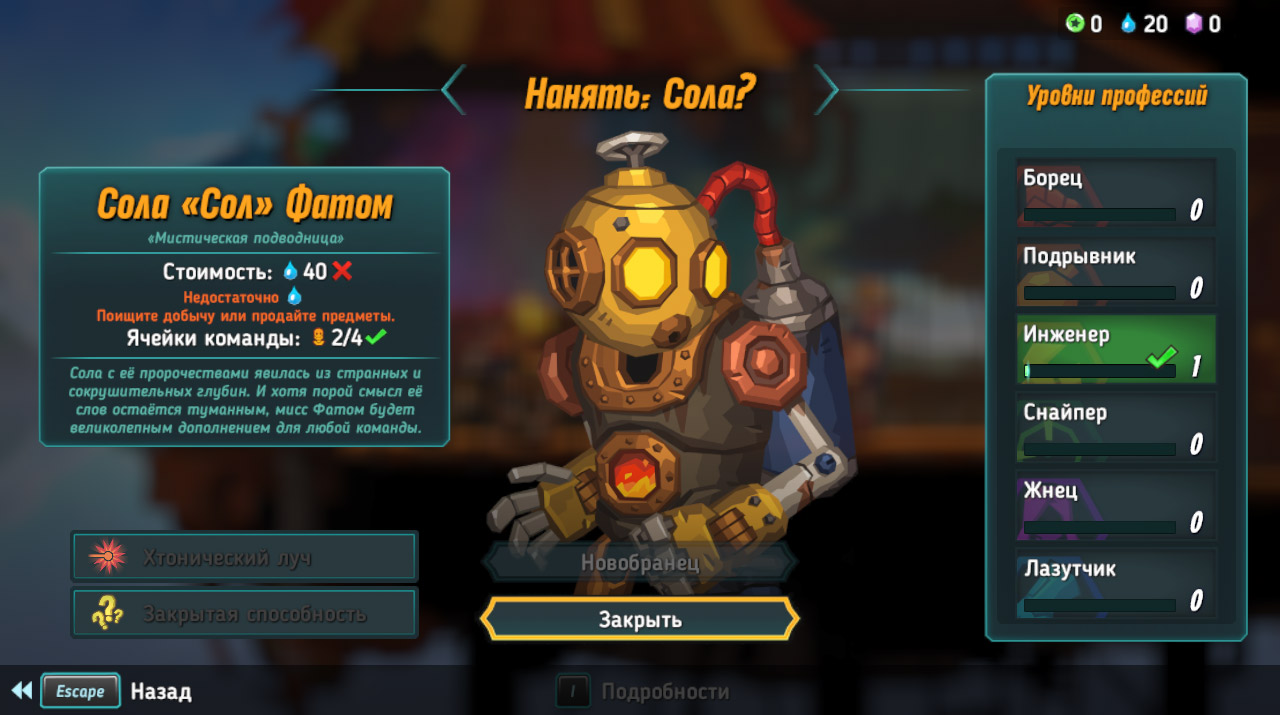Show the previous recruit with left arrow
Viewport: 1280px width, 715px height.
tap(453, 90)
